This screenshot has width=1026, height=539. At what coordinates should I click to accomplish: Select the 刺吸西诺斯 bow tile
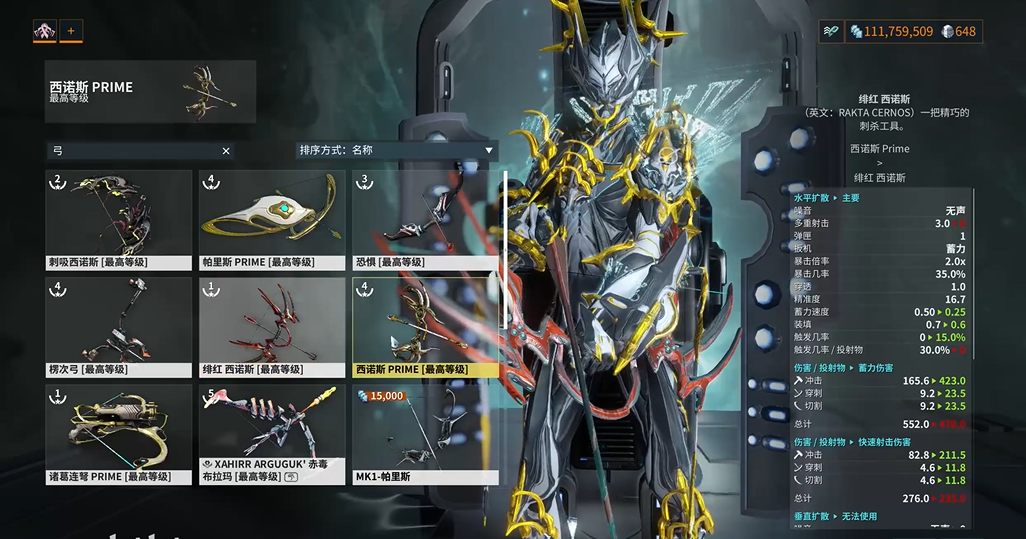pos(118,221)
